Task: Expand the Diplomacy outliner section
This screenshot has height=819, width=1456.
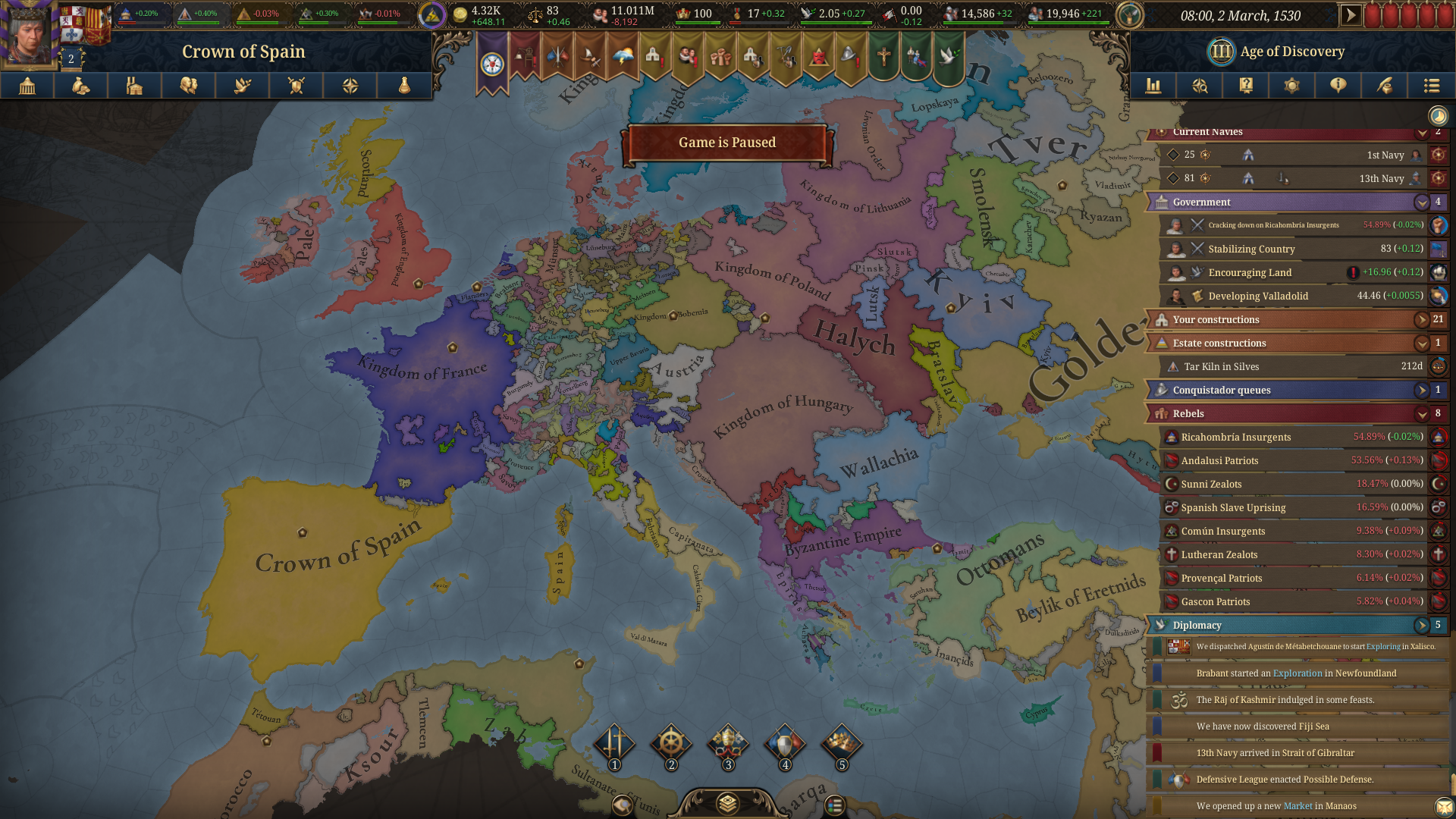Action: pos(1422,626)
